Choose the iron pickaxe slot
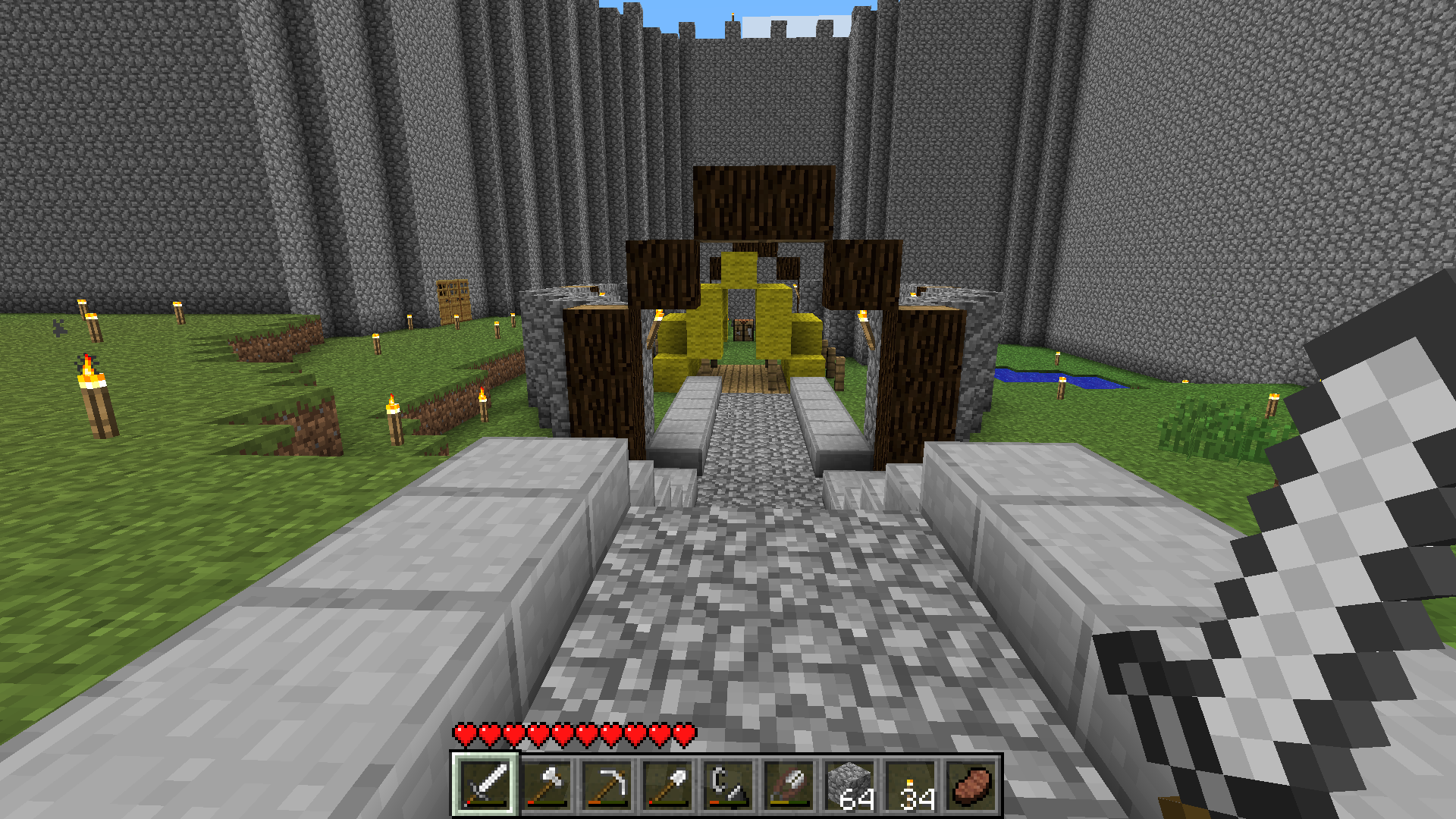 pos(607,785)
